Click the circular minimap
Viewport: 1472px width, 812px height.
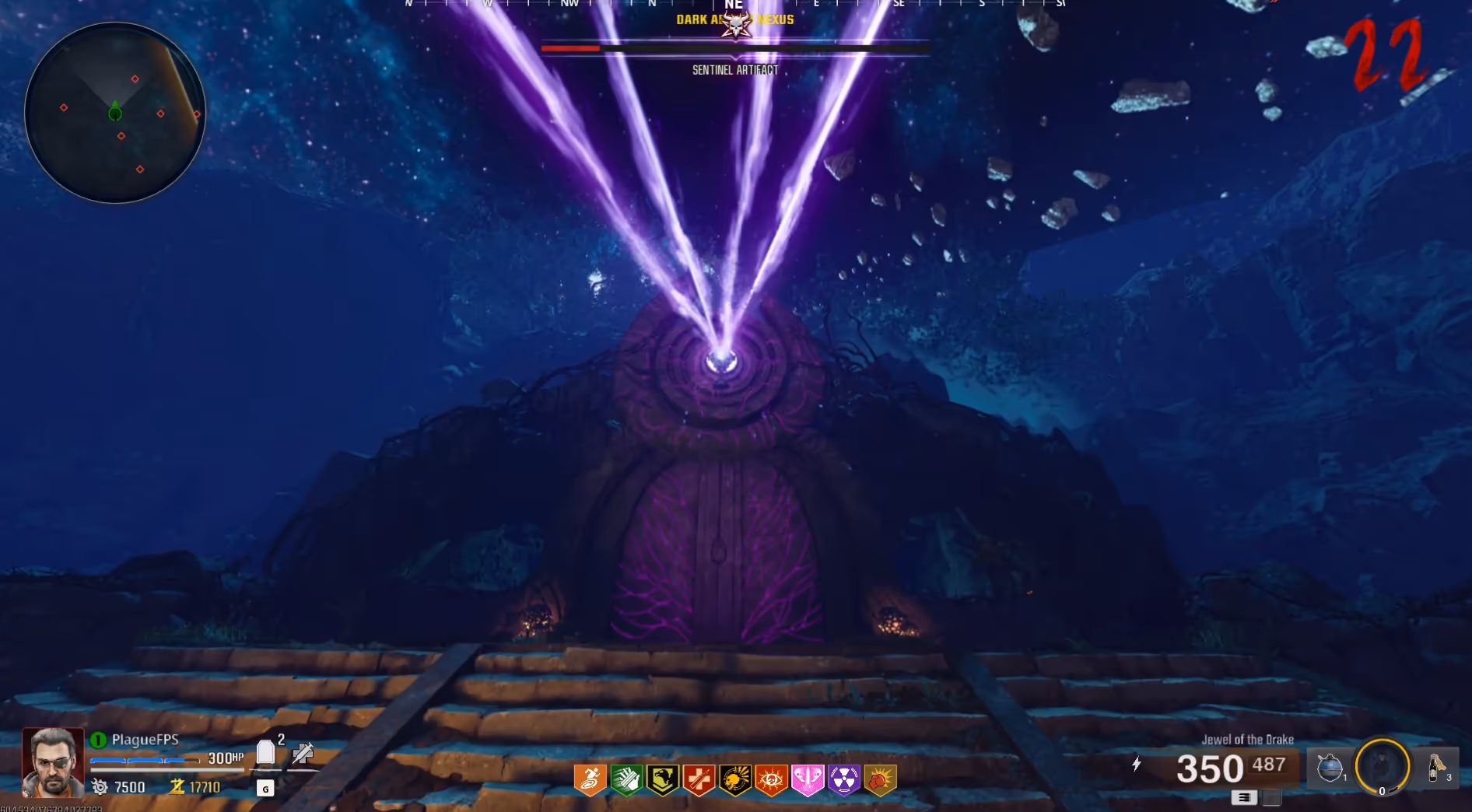point(115,113)
